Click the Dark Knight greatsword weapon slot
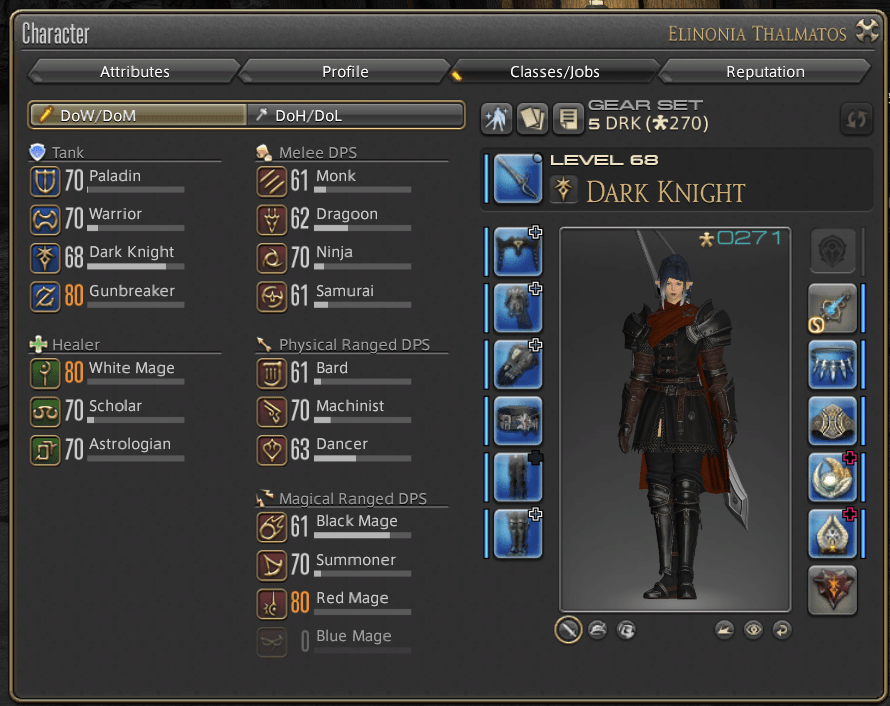This screenshot has width=890, height=706. (x=517, y=178)
